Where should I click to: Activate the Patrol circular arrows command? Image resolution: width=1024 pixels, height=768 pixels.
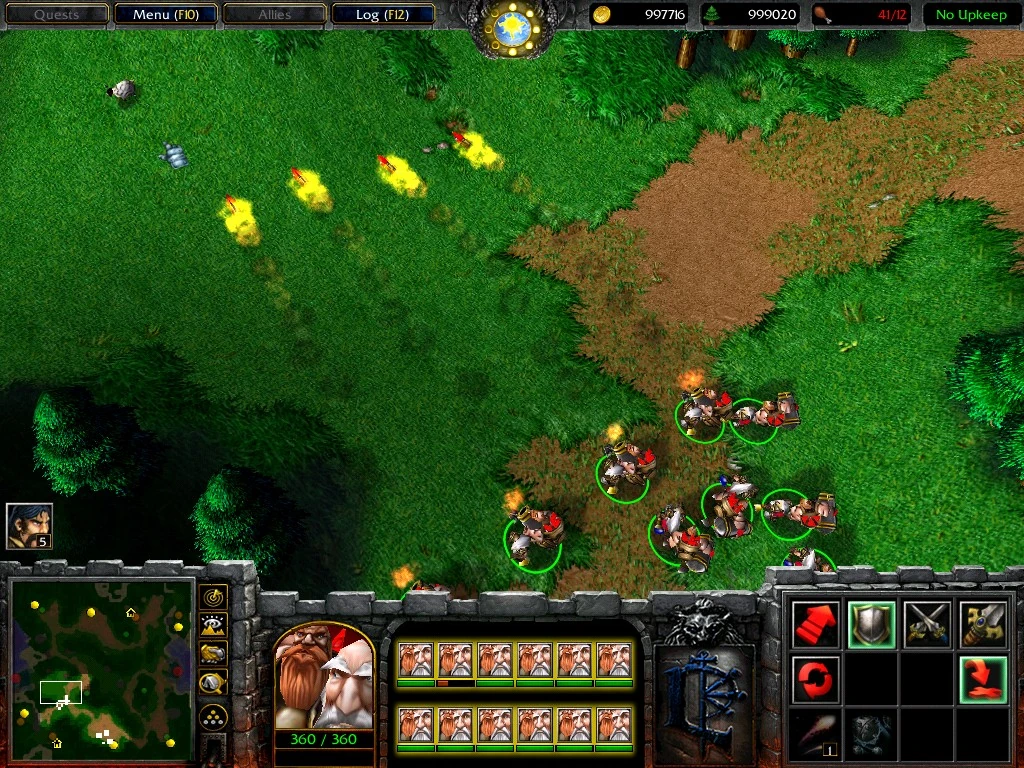814,680
